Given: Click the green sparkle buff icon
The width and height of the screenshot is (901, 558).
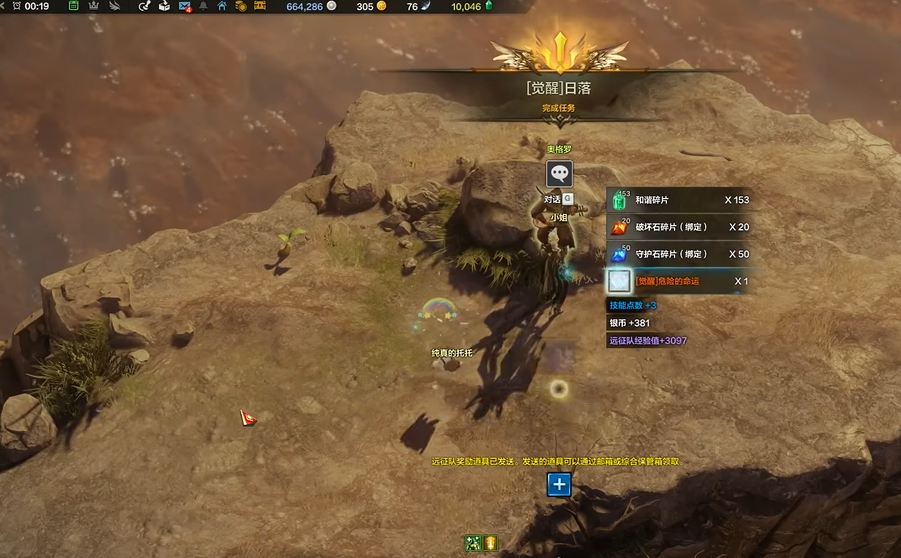Looking at the screenshot, I should coord(473,543).
